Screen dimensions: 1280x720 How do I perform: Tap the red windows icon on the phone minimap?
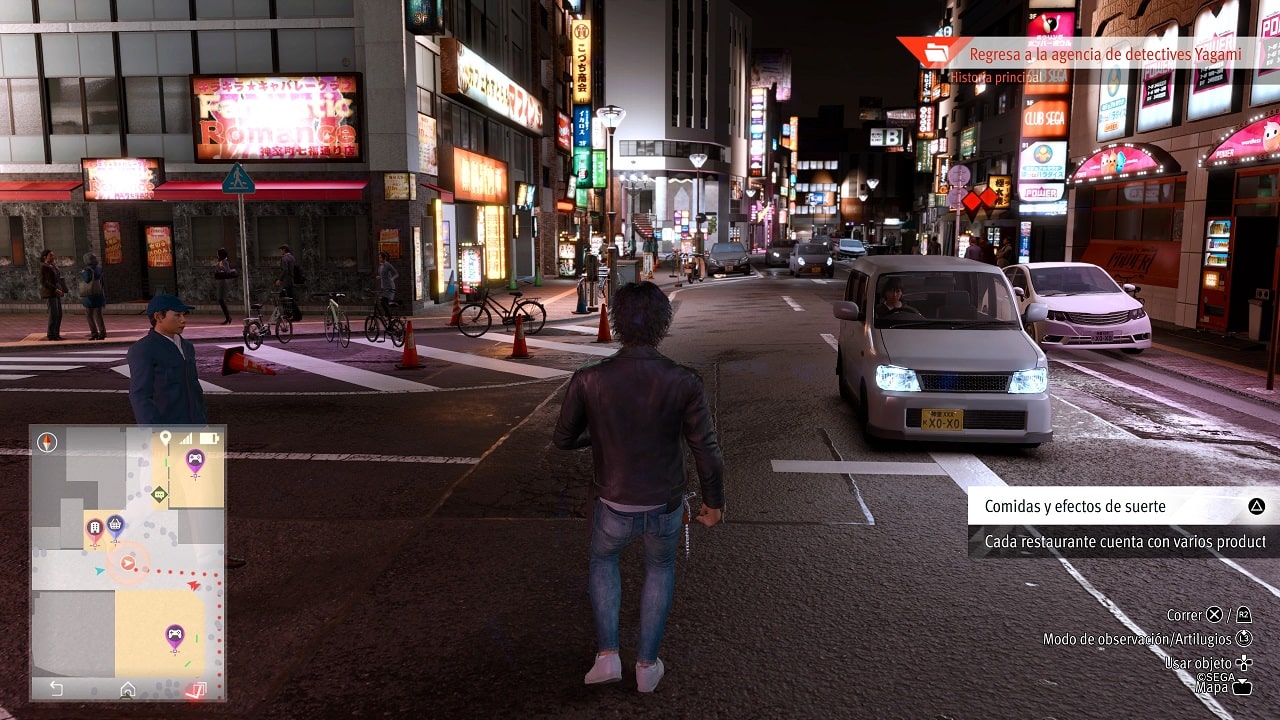(197, 689)
